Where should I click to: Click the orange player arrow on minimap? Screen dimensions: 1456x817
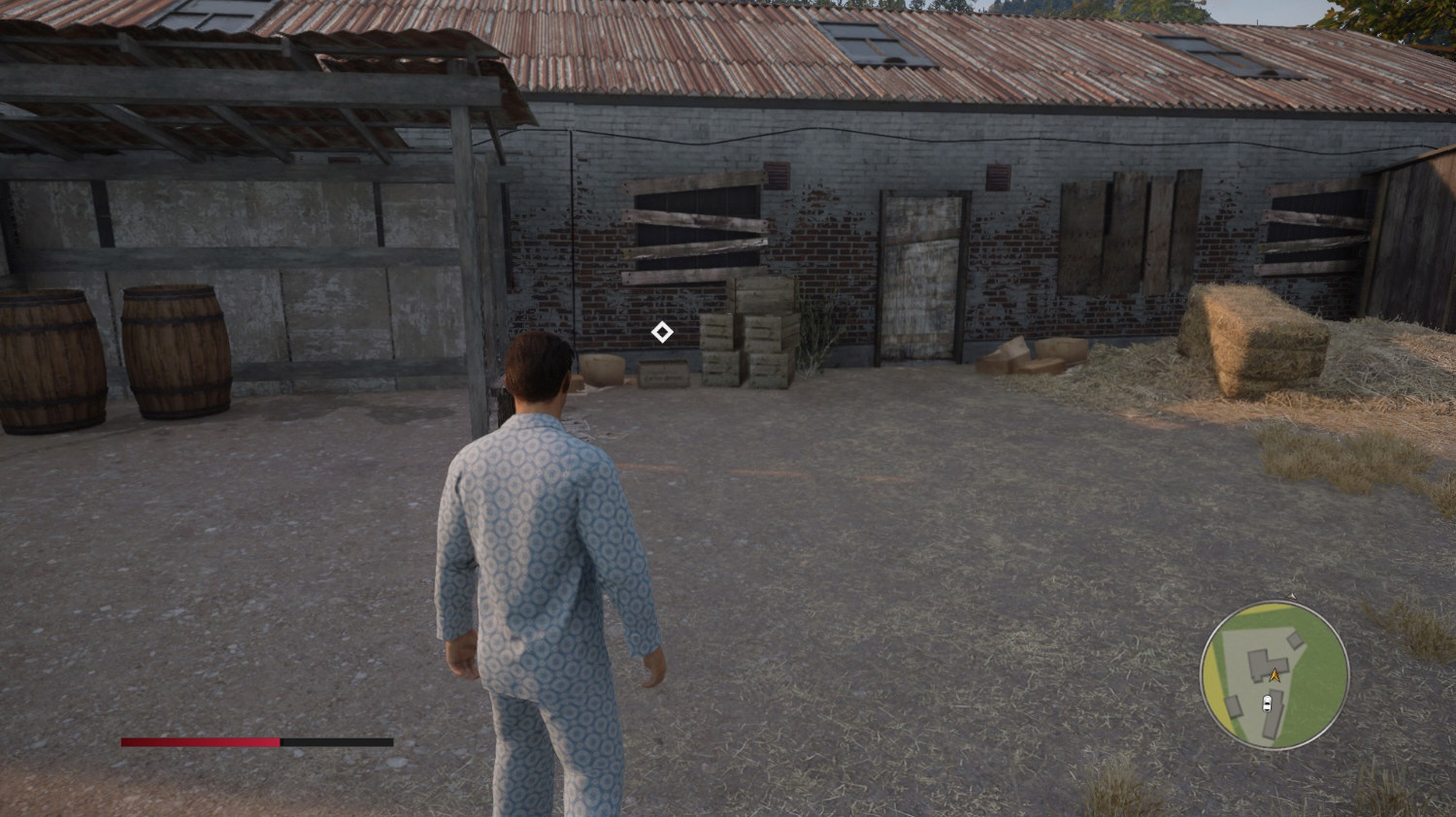coord(1274,674)
